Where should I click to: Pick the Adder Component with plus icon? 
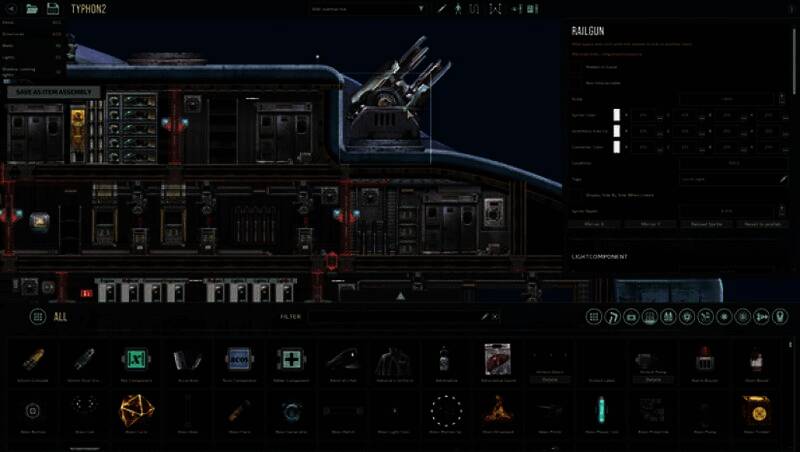(x=290, y=358)
